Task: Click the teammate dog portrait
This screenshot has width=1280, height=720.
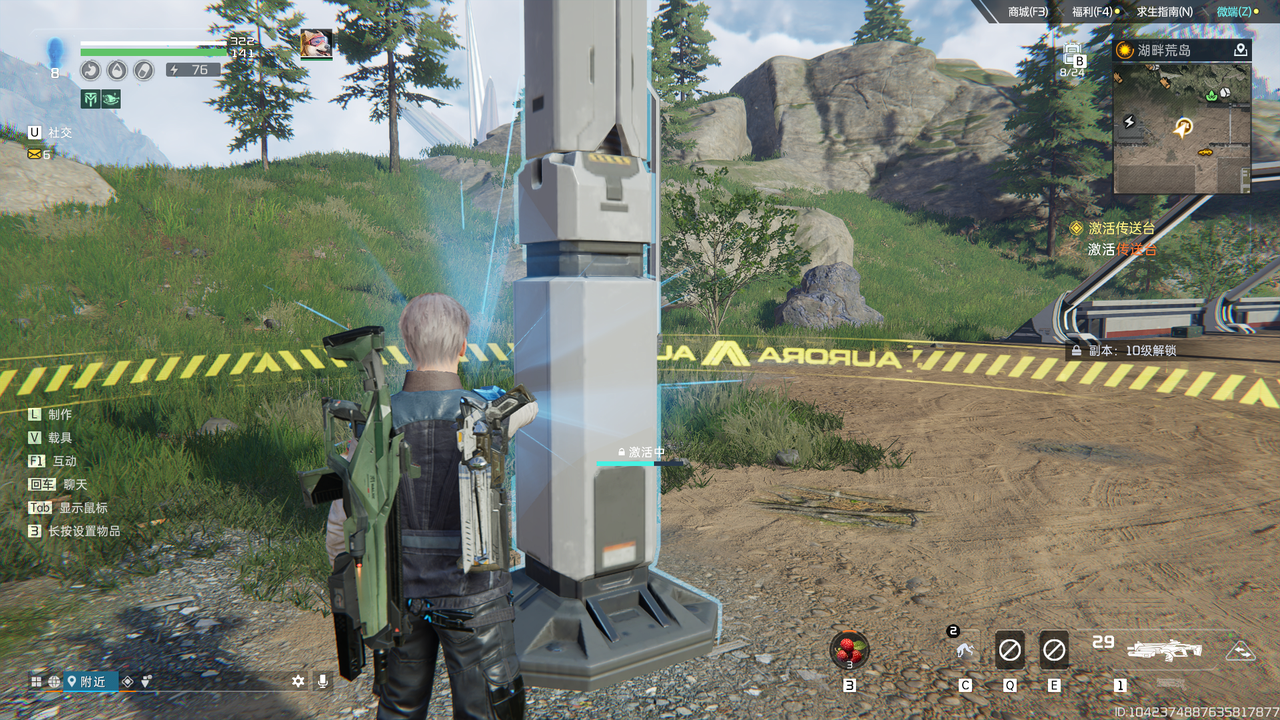Action: 316,43
